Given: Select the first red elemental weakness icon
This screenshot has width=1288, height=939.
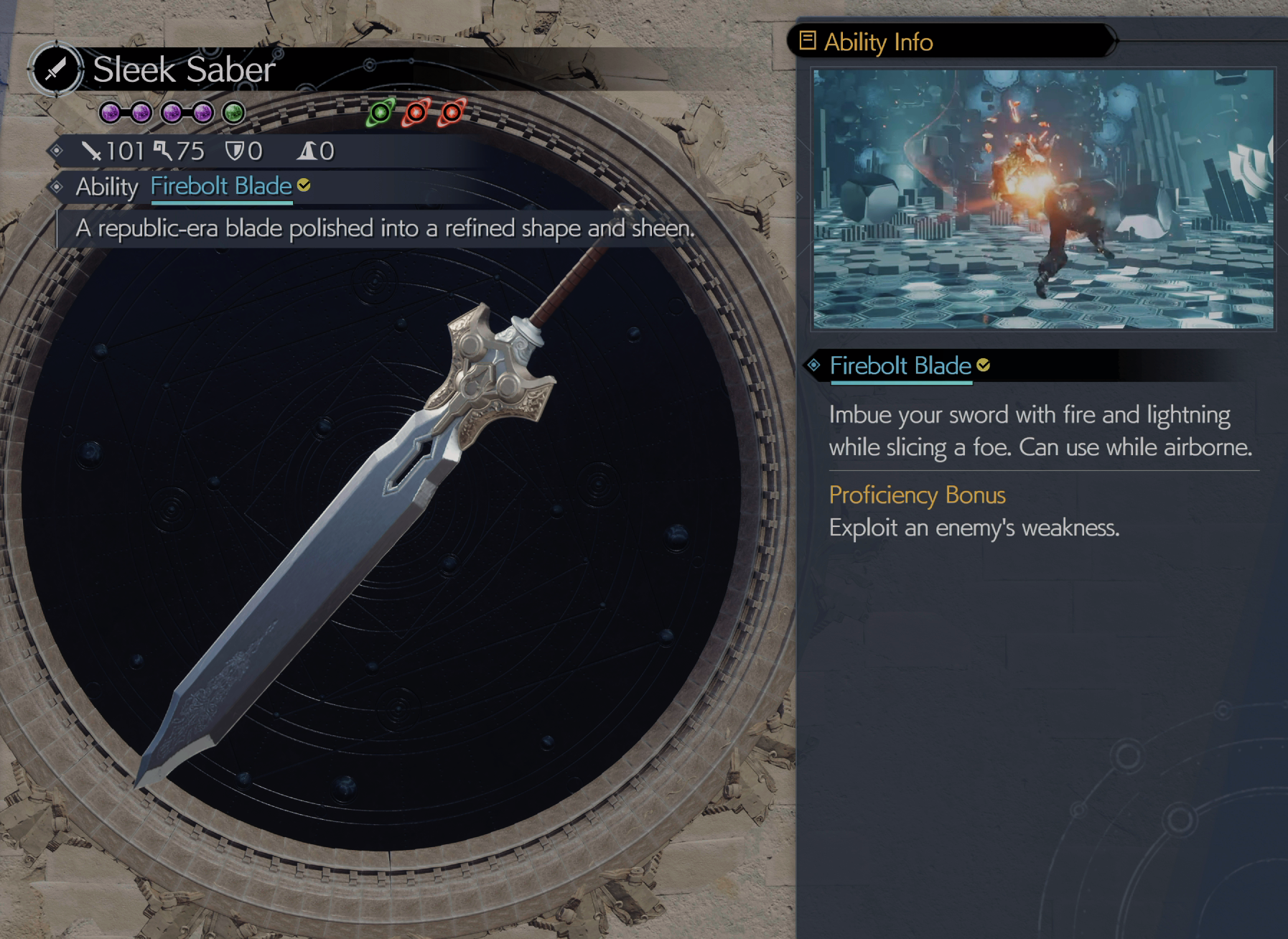Looking at the screenshot, I should tap(415, 111).
